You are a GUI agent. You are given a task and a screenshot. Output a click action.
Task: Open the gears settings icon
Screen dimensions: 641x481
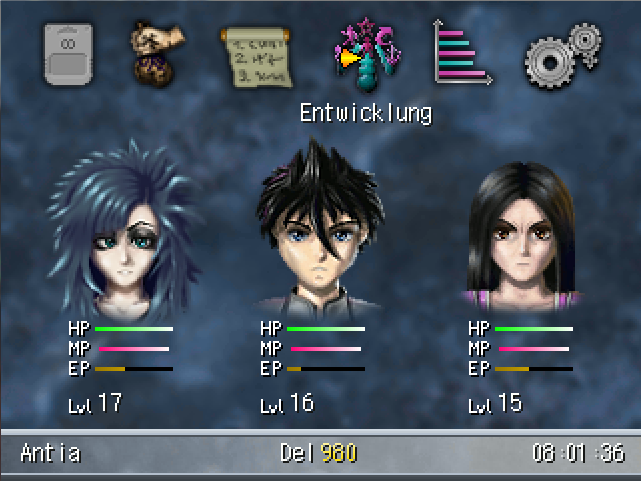[x=563, y=54]
